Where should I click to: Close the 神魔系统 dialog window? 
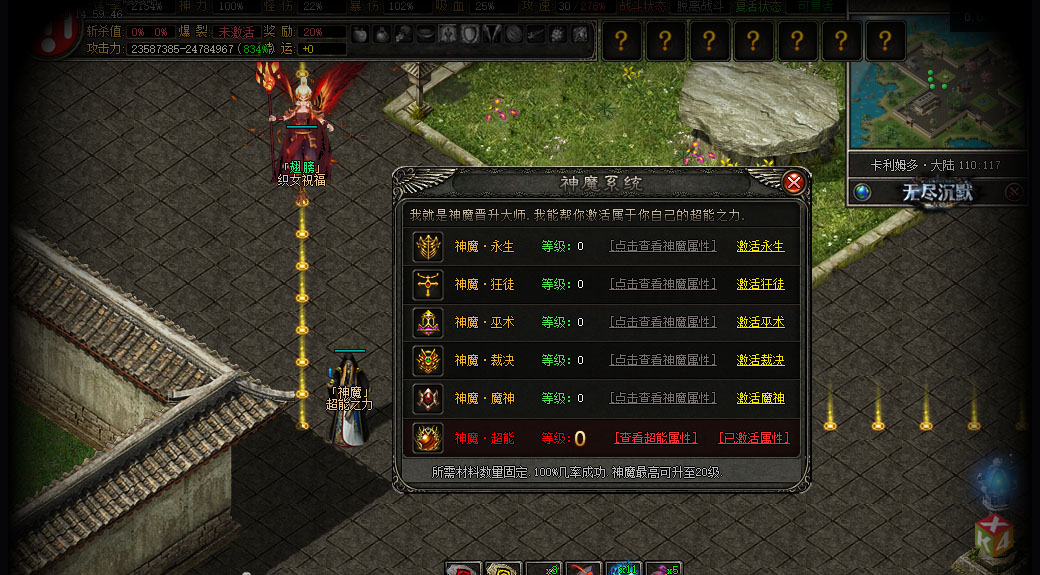coord(794,182)
